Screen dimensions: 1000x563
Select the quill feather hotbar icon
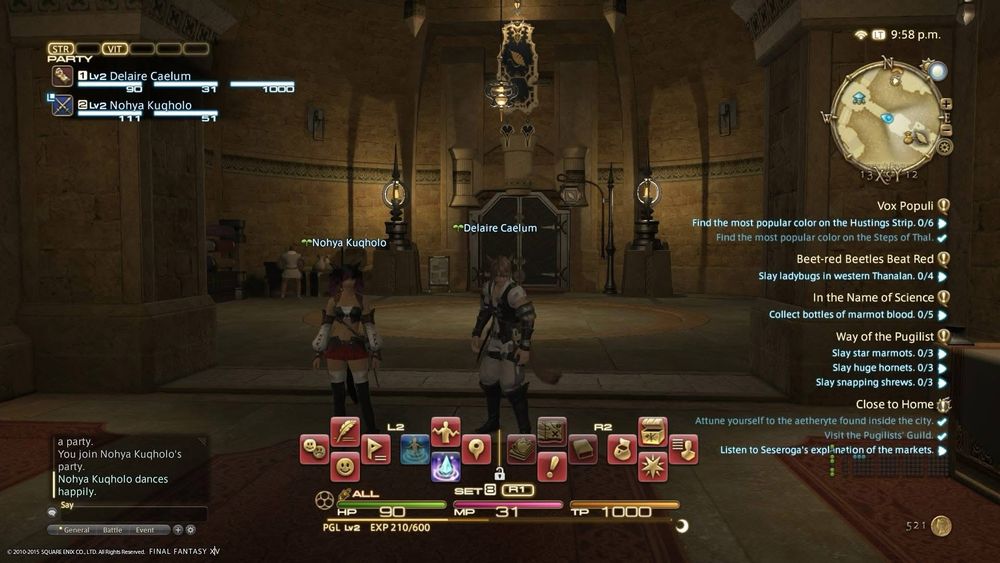click(345, 431)
